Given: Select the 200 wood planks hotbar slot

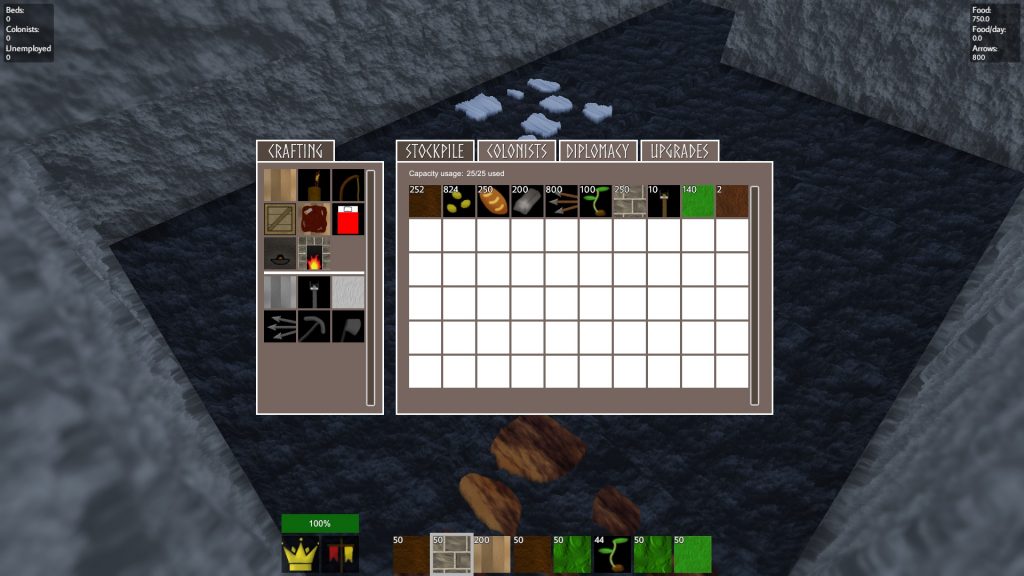Looking at the screenshot, I should click(491, 554).
